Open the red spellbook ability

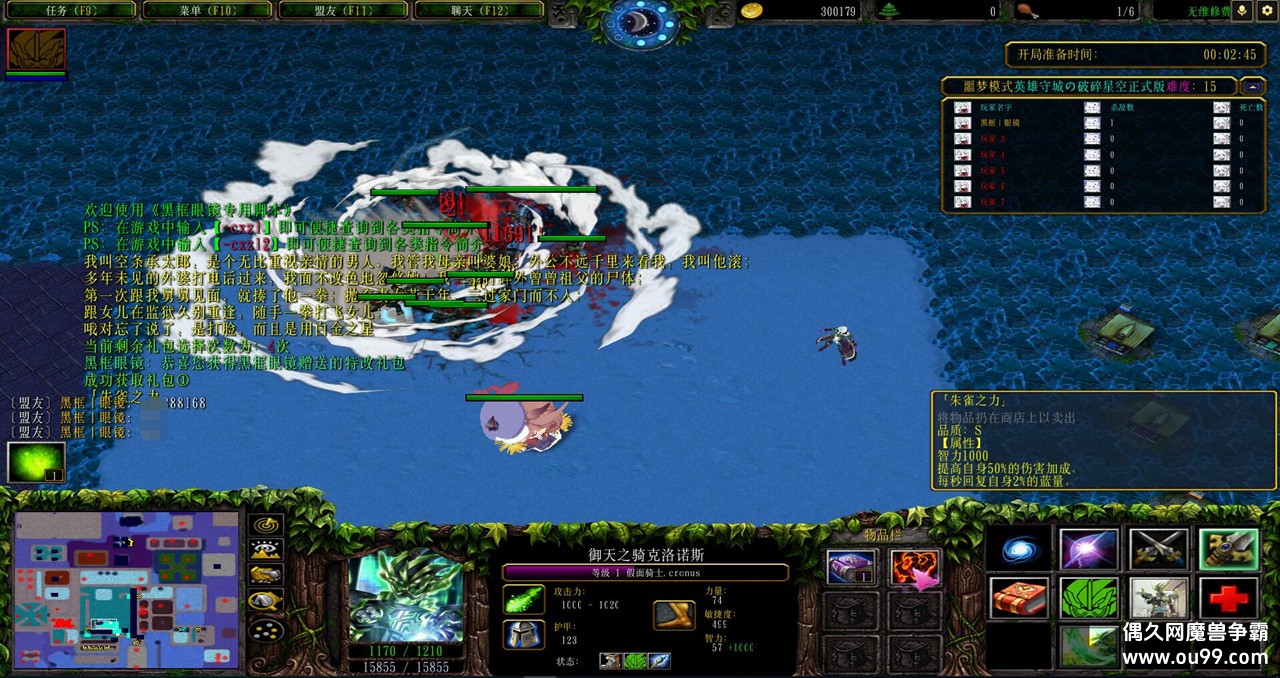coord(1019,598)
